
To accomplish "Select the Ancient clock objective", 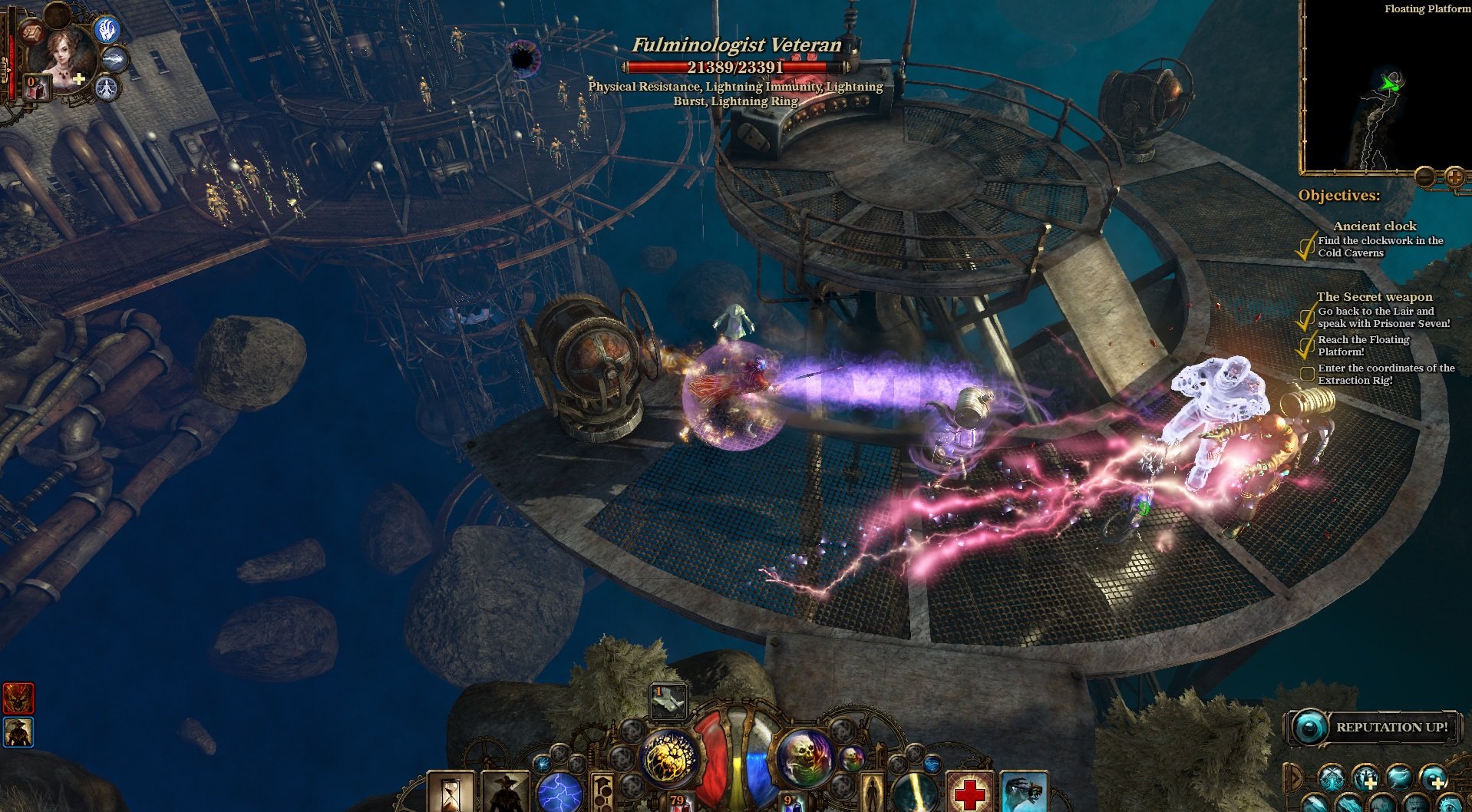I will click(1374, 226).
